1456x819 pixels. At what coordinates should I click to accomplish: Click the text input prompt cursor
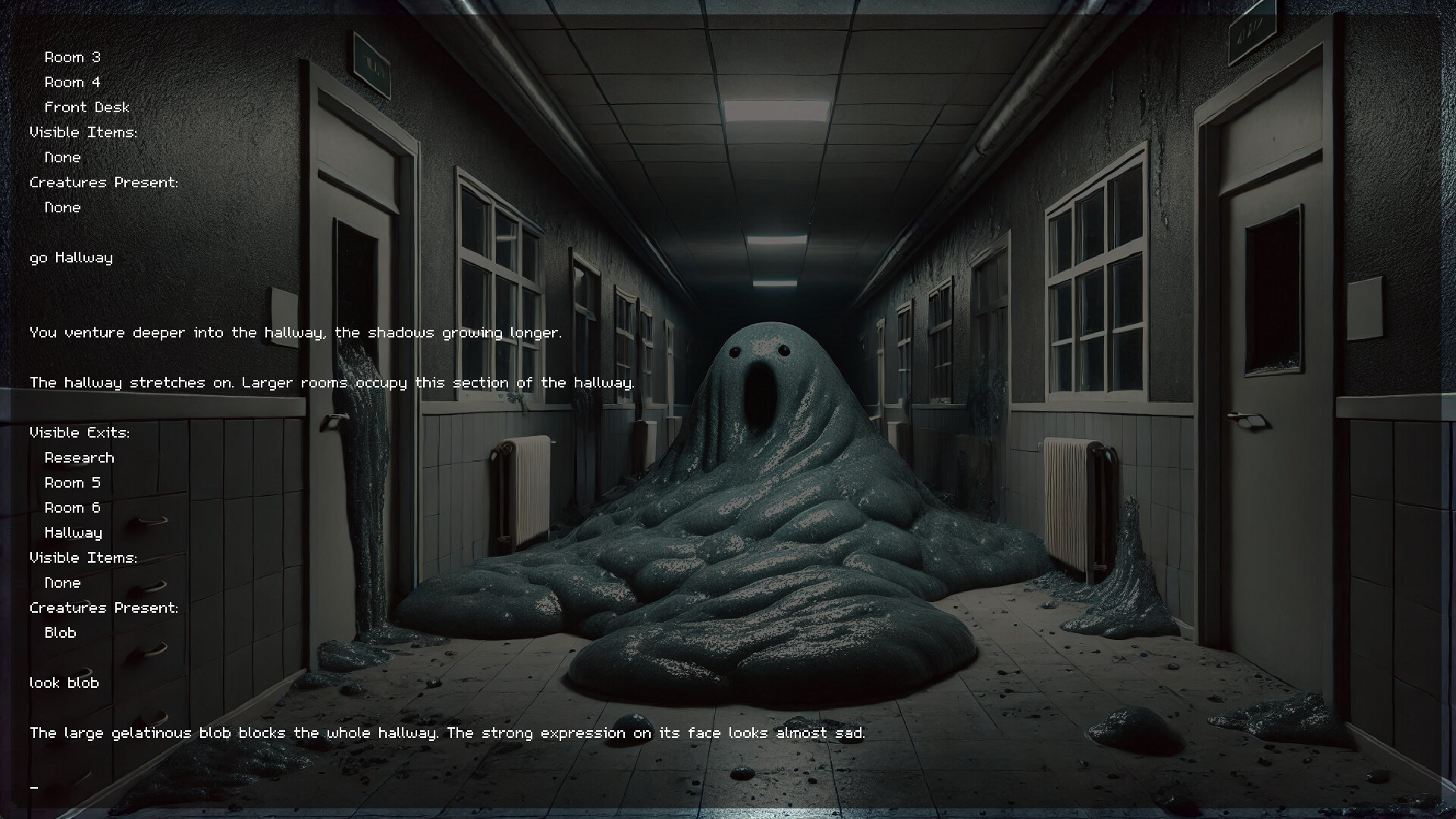33,789
